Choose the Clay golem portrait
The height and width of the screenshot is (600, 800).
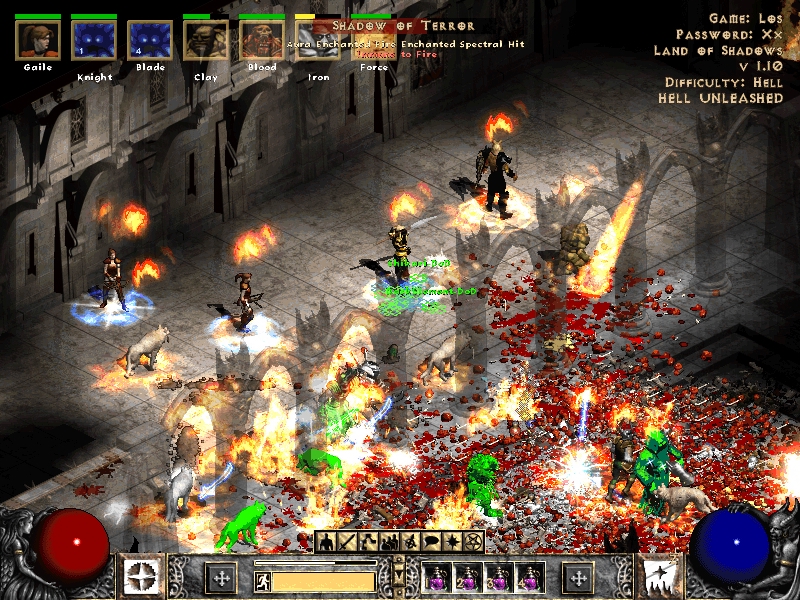click(205, 41)
